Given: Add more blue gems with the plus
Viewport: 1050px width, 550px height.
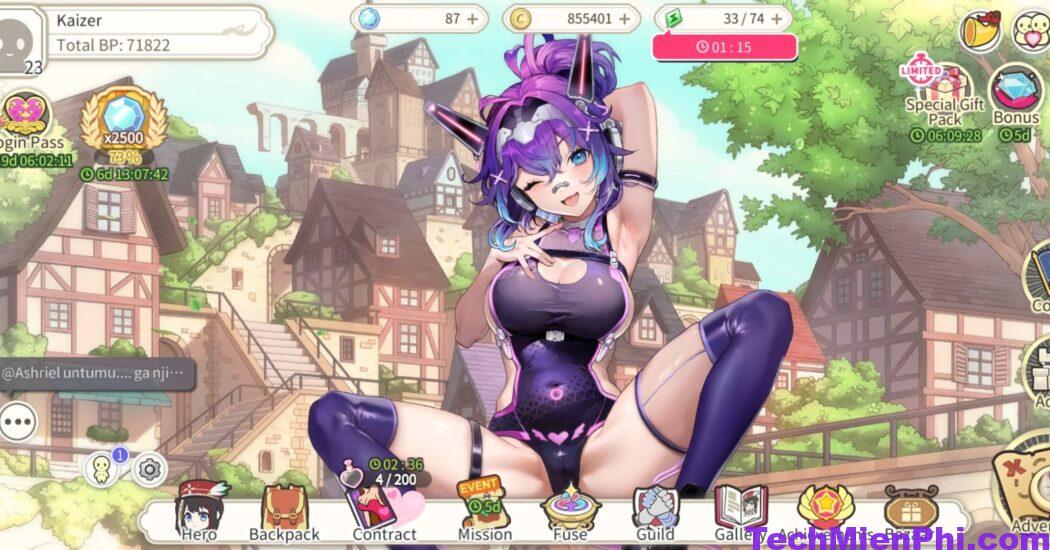Looking at the screenshot, I should 473,18.
